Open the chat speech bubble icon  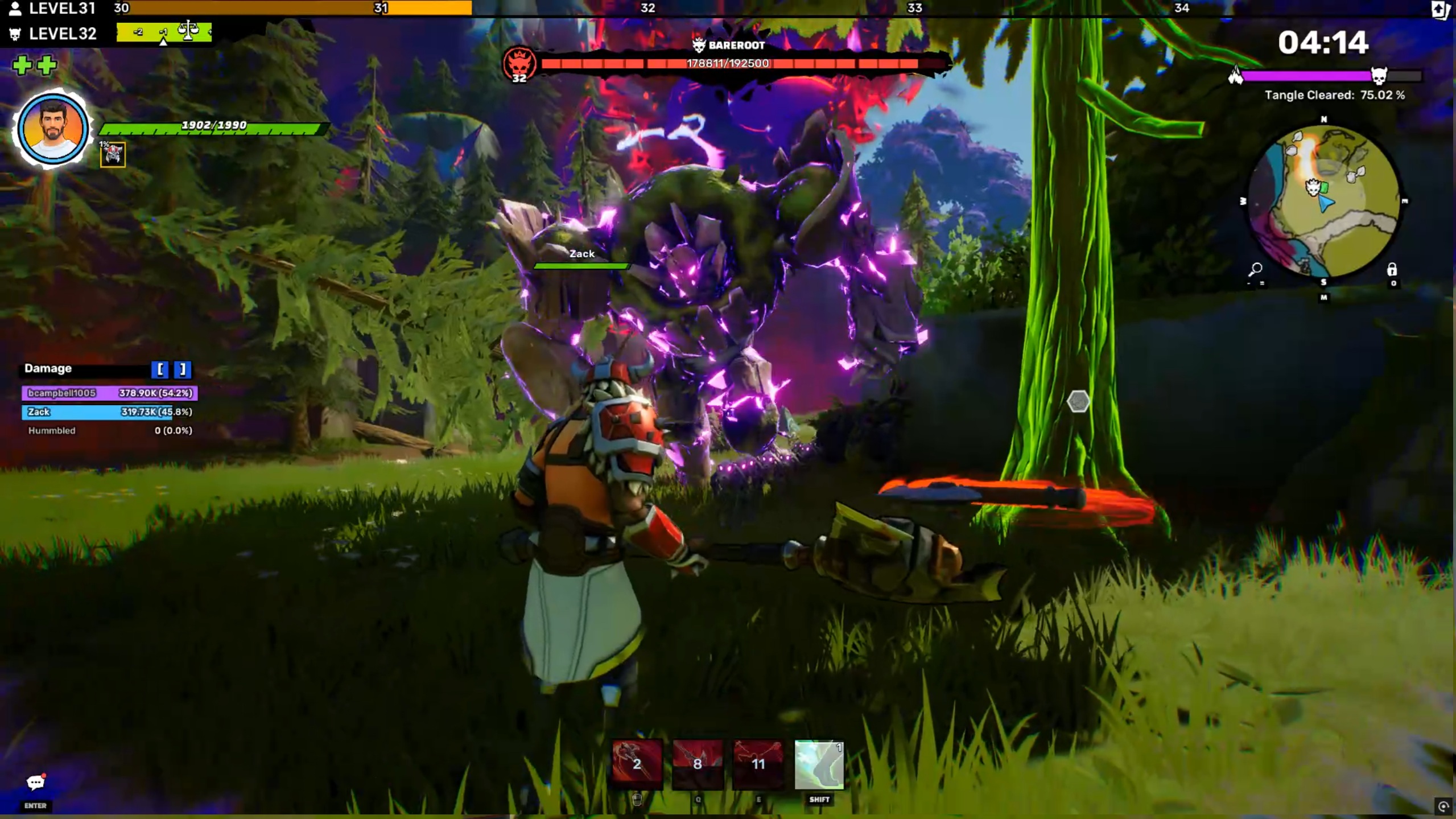35,783
